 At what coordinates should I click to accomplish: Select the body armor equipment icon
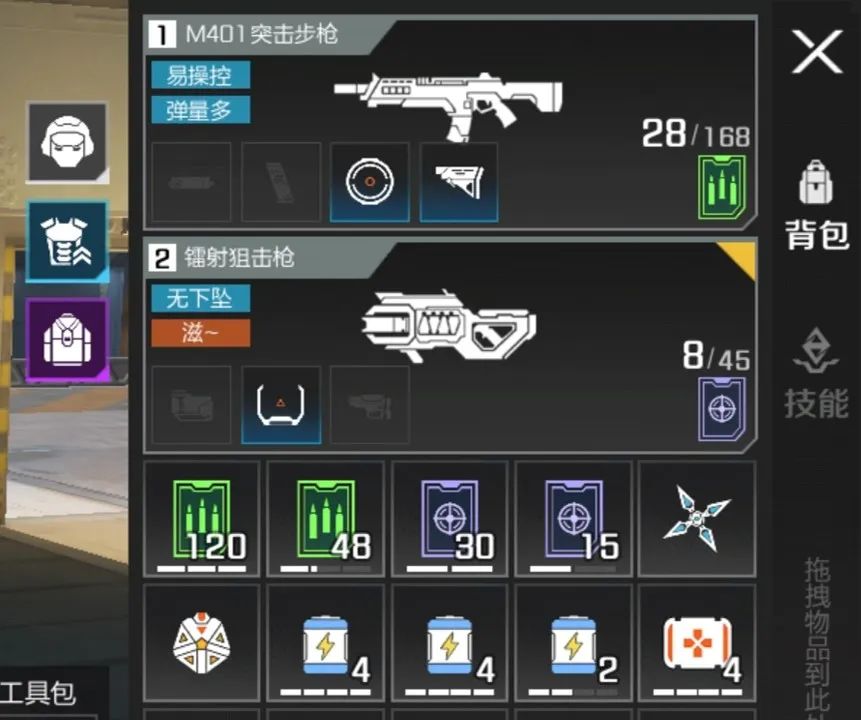coord(67,242)
